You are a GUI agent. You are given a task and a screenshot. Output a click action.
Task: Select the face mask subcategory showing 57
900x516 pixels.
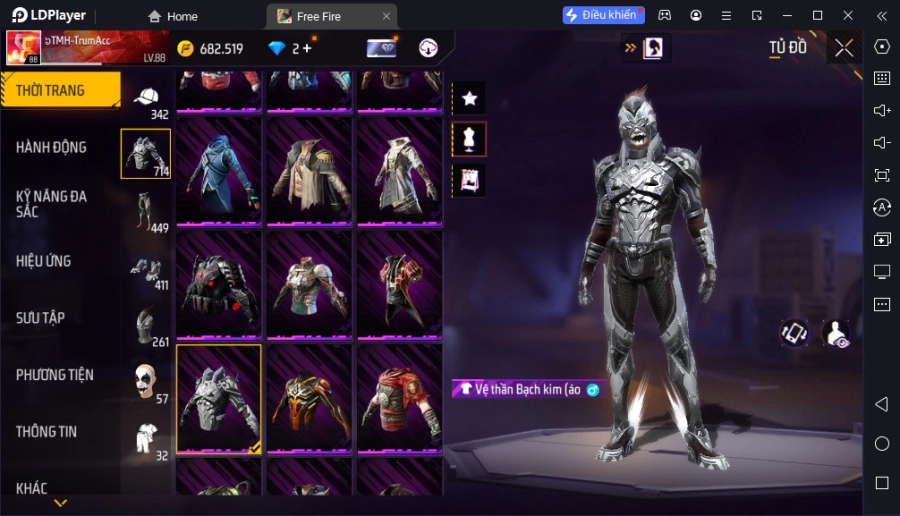146,382
